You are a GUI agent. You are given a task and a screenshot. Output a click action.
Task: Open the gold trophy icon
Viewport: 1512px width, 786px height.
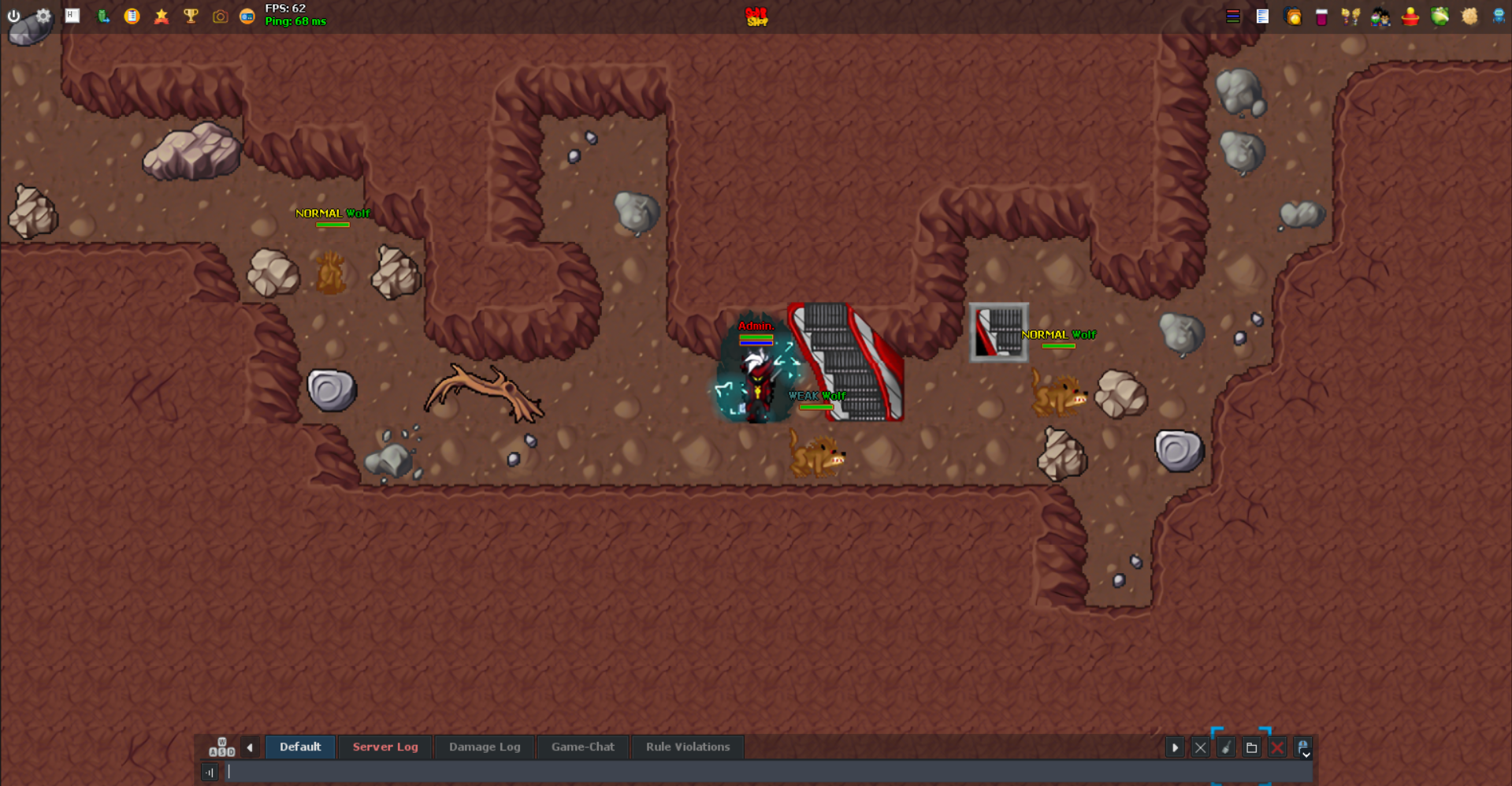coord(191,16)
